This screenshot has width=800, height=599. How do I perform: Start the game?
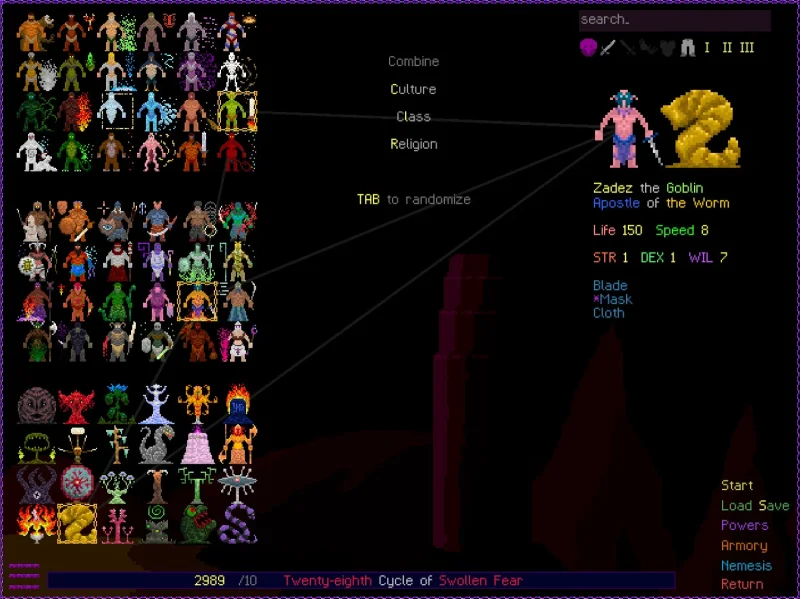click(x=737, y=486)
